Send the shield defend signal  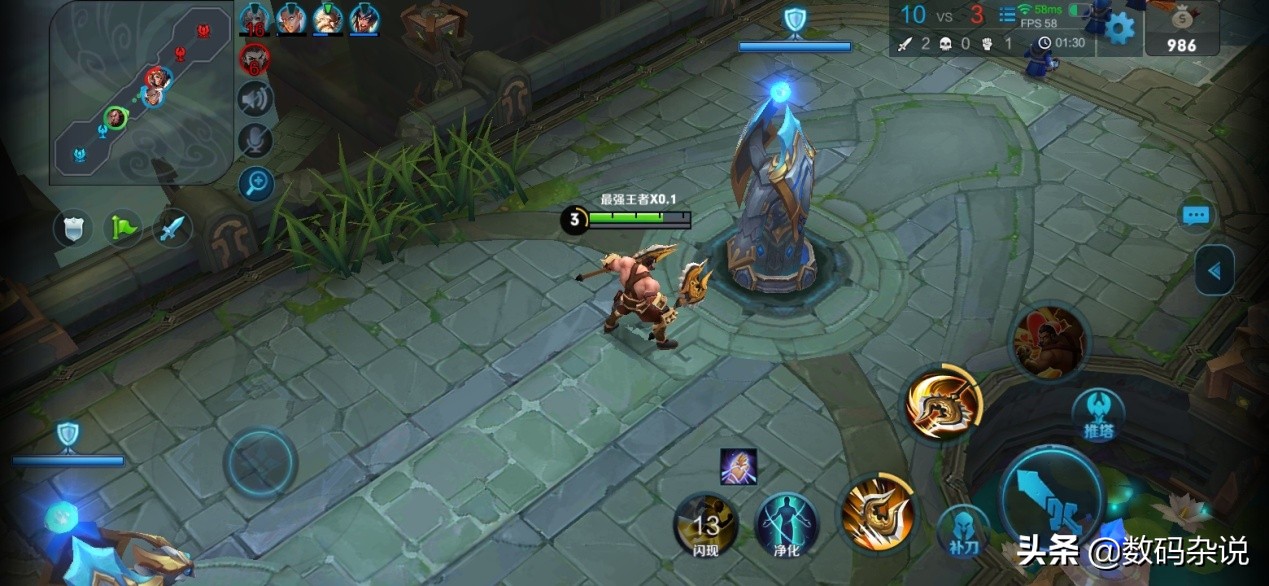tap(73, 229)
